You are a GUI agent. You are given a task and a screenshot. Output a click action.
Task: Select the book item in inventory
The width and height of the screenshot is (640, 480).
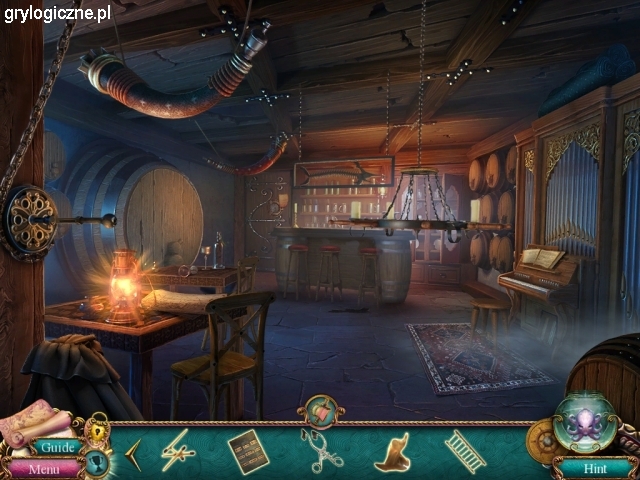(248, 451)
